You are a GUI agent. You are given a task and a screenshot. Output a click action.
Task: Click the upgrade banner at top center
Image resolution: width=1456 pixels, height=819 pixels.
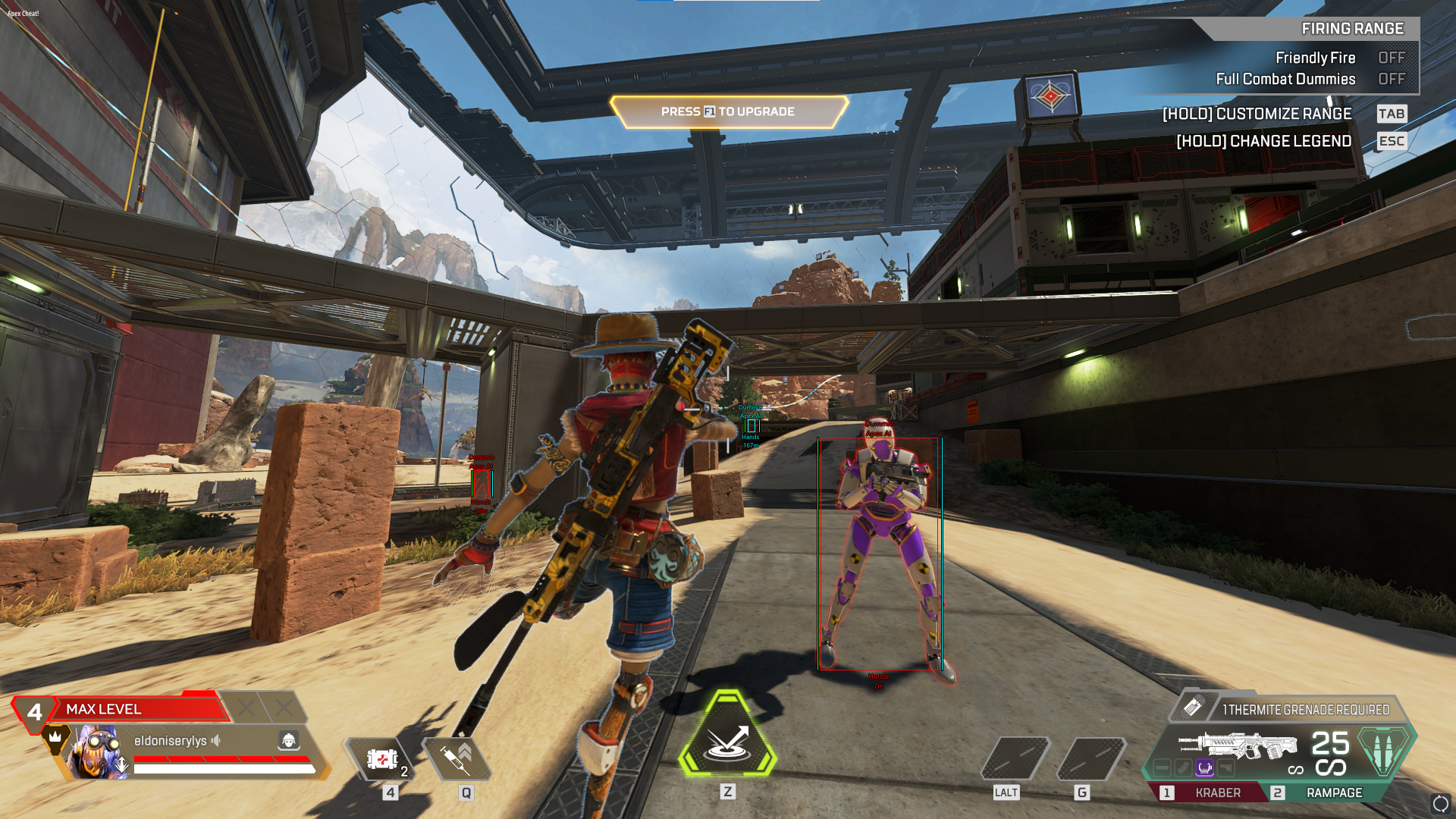(728, 111)
